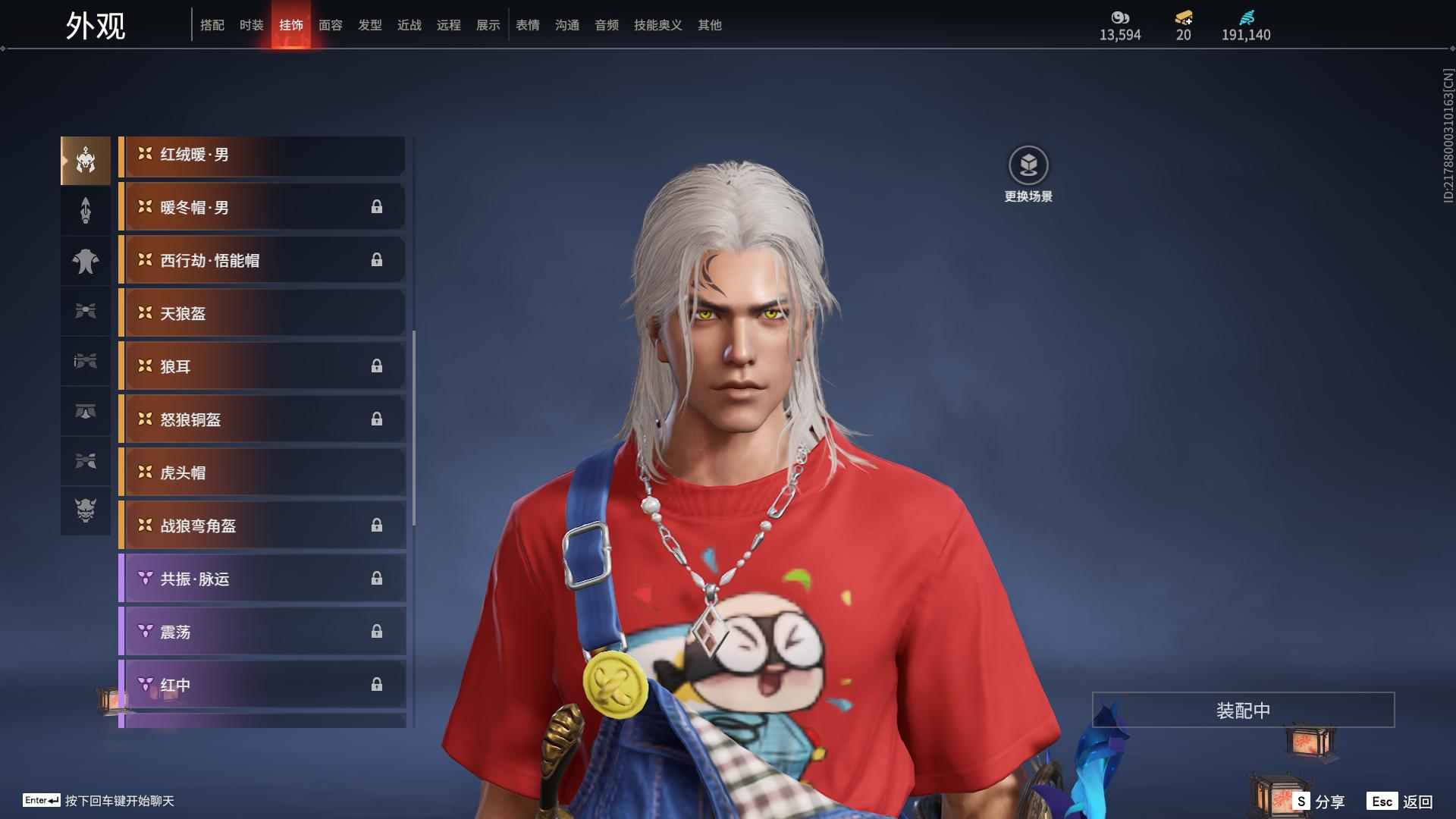Viewport: 1456px width, 819px height.
Task: Click the 共振·脉运 list row
Action: click(262, 579)
